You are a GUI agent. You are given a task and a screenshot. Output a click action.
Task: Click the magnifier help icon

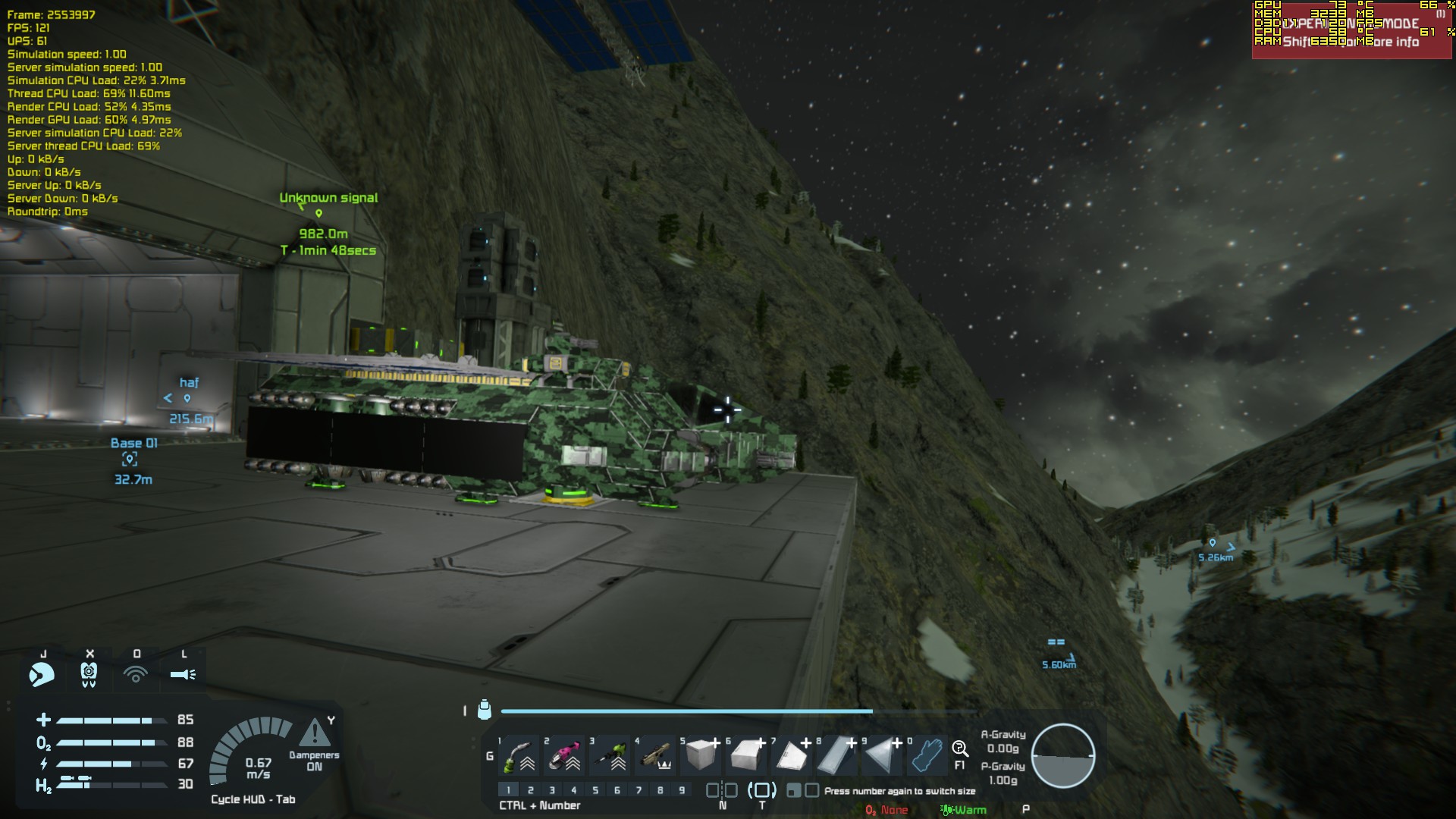(959, 749)
